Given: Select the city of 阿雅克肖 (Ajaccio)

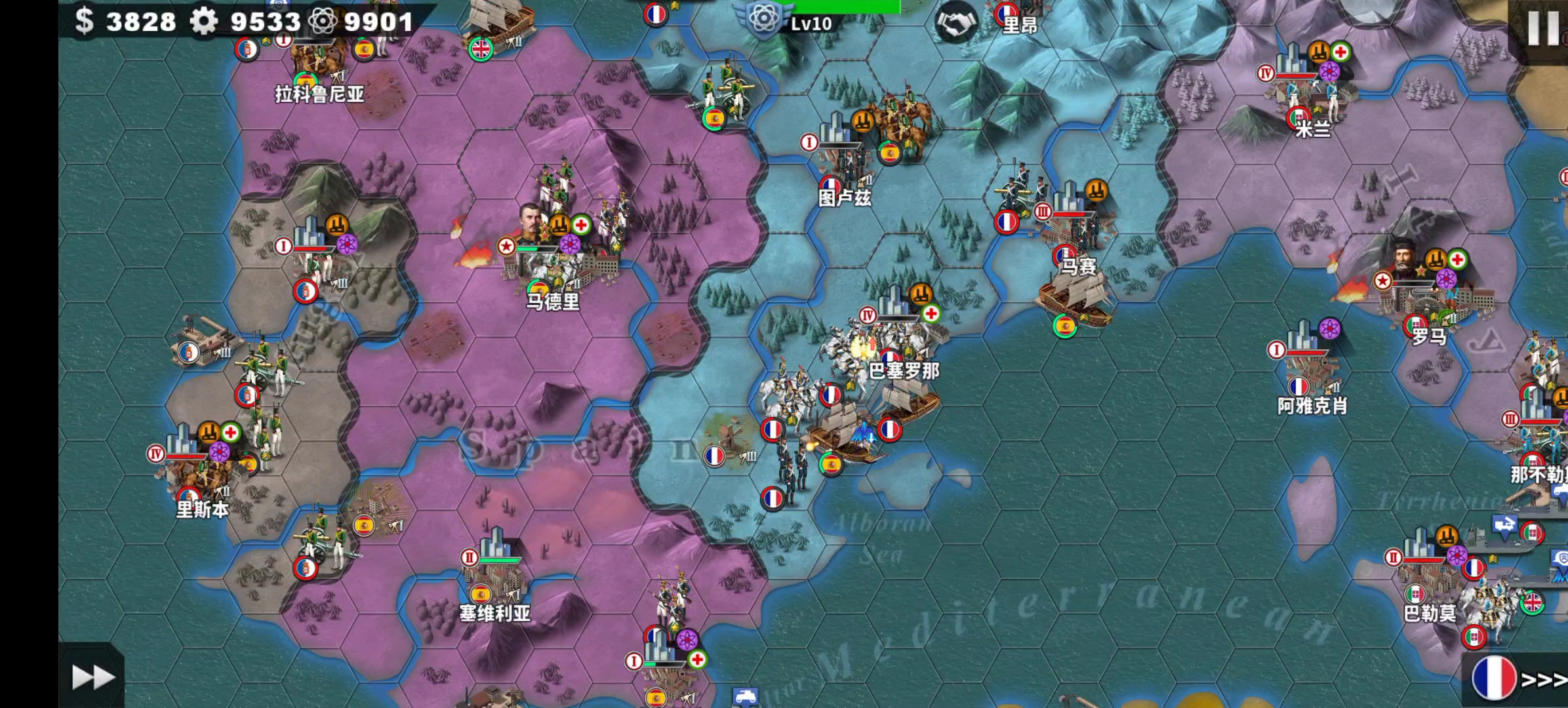Looking at the screenshot, I should click(1310, 368).
